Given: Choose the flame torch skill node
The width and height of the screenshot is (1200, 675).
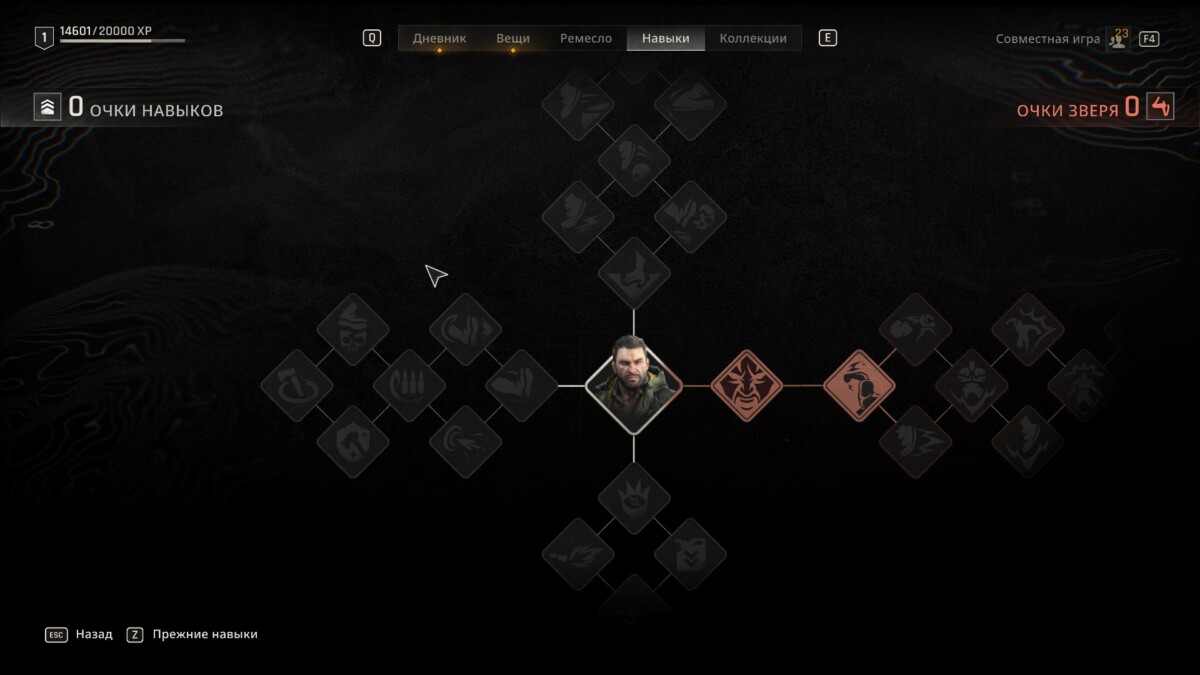Looking at the screenshot, I should [x=578, y=554].
